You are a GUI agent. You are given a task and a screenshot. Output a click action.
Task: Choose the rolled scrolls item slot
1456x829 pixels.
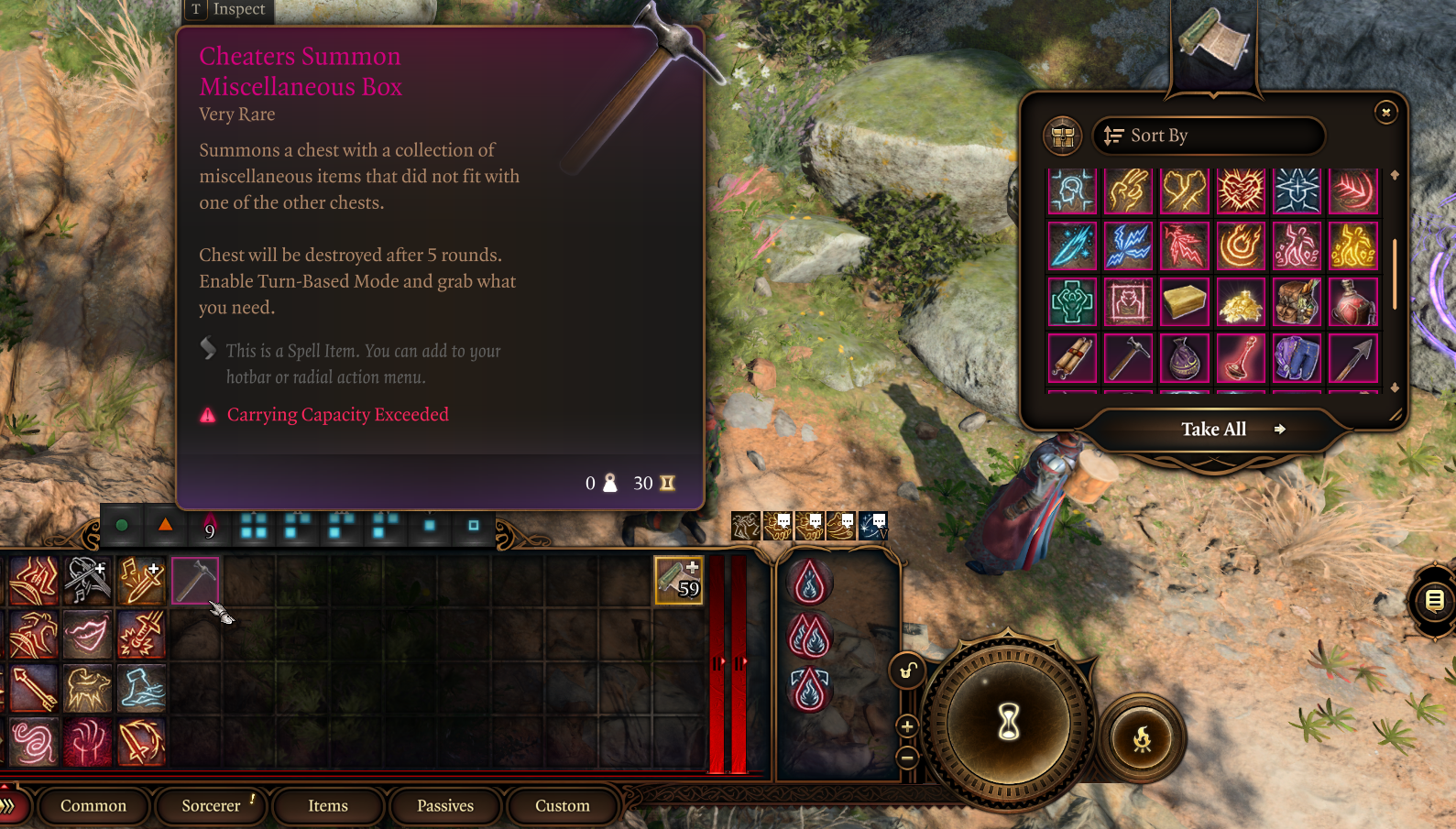click(1072, 358)
